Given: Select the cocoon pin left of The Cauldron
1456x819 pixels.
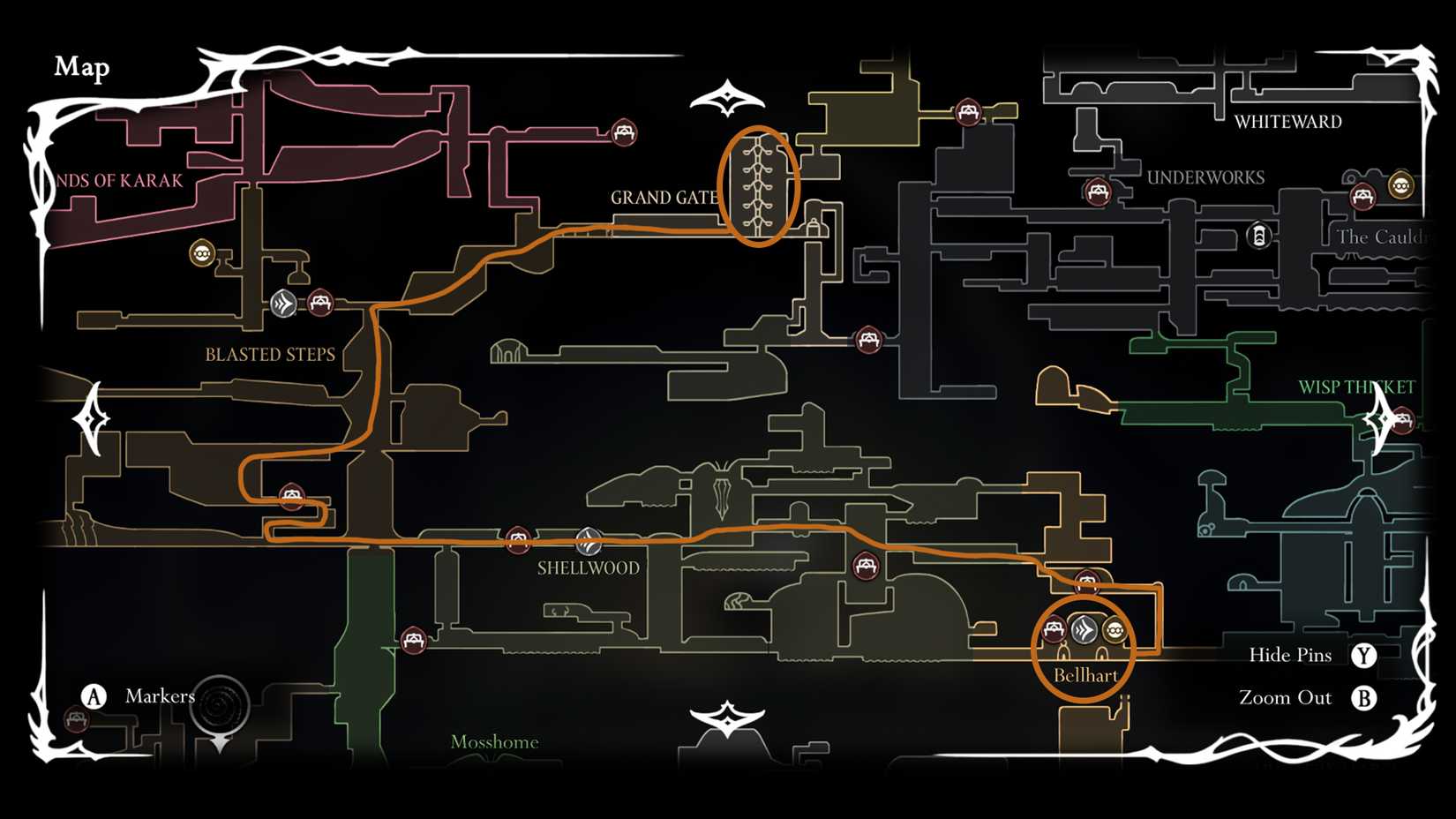Looking at the screenshot, I should point(1260,235).
